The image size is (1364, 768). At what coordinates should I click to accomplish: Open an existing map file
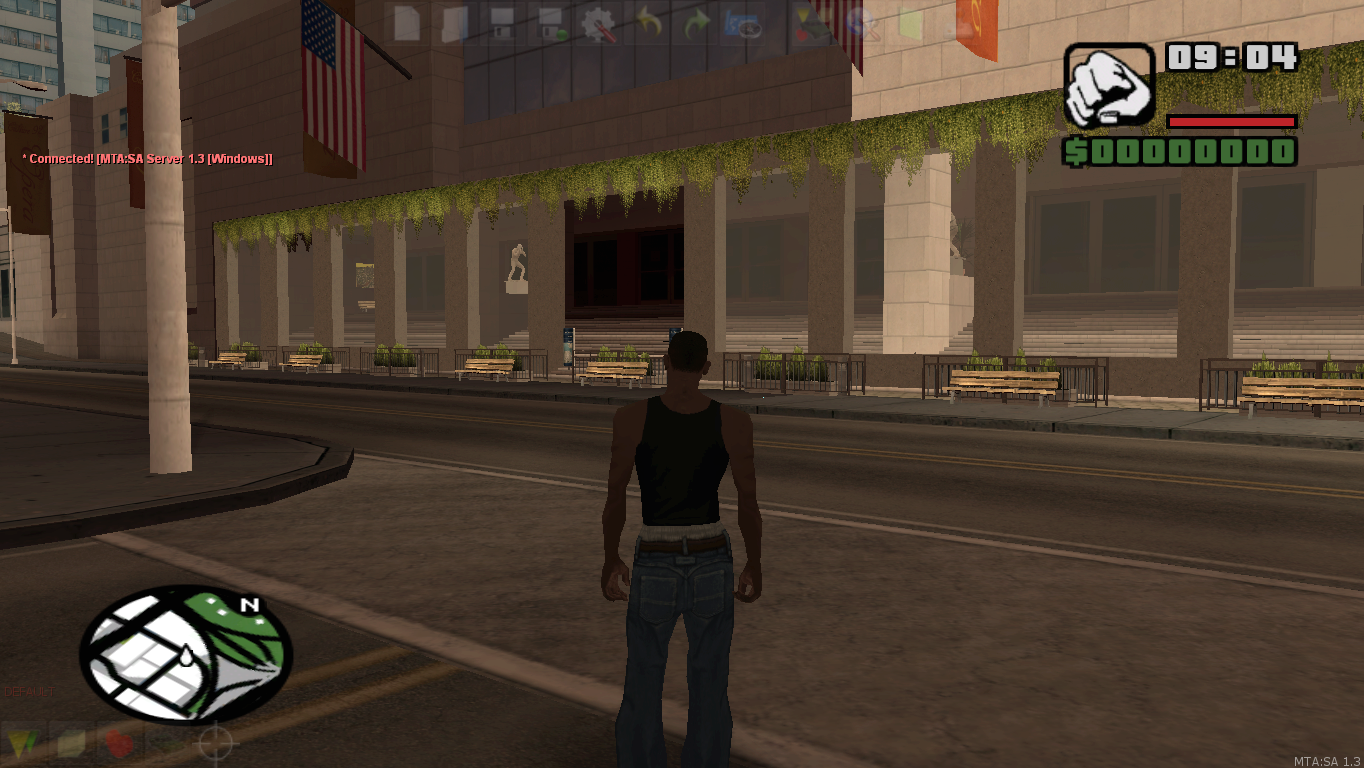(x=452, y=25)
